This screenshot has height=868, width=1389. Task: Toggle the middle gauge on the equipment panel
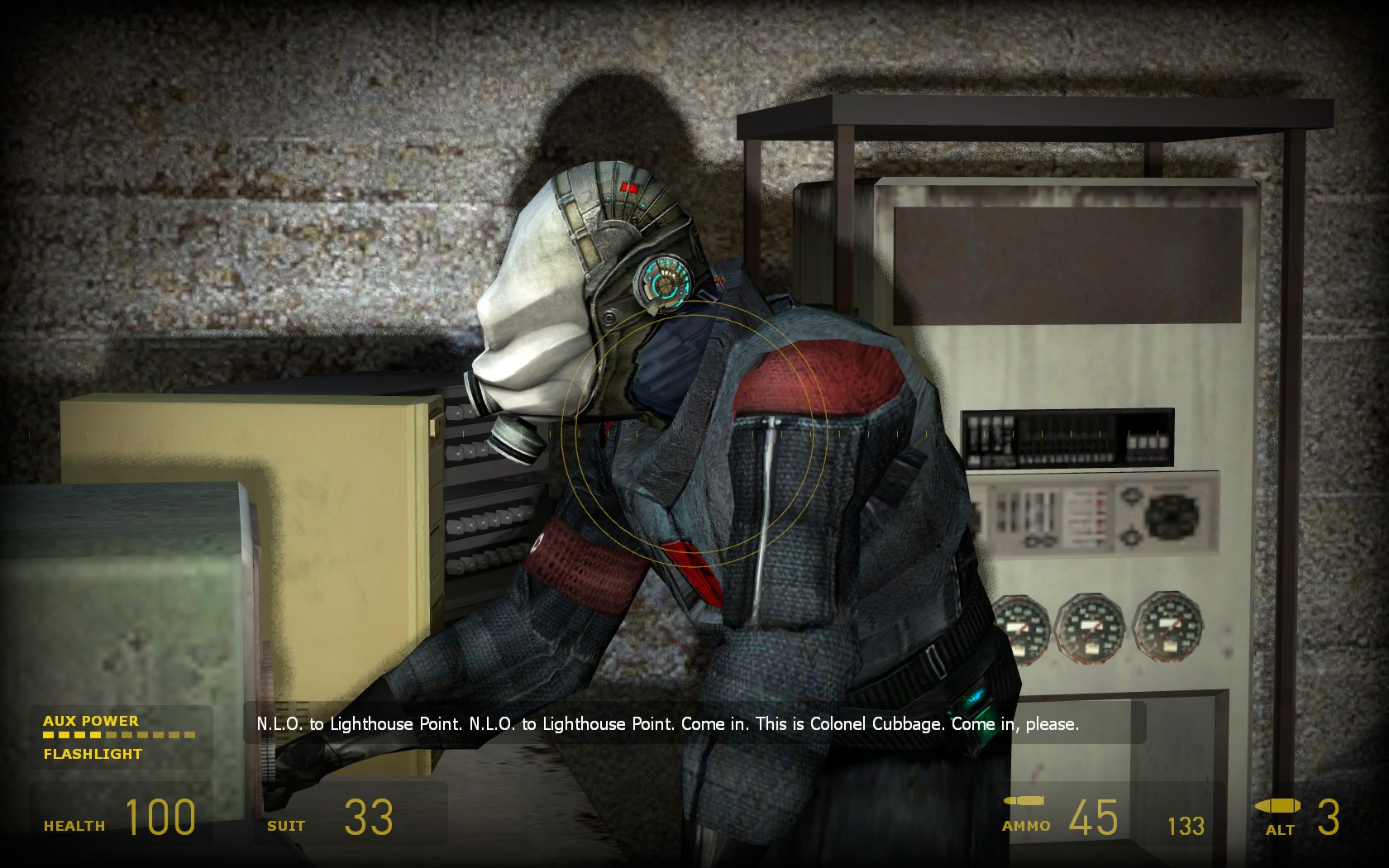[1091, 631]
